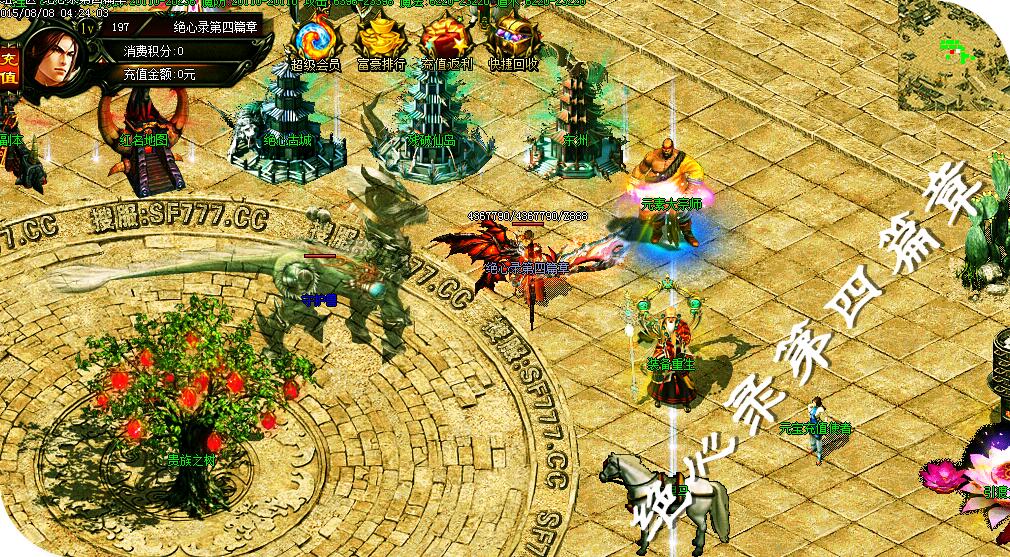Show the 富豪排行 wealth ranking

point(381,41)
